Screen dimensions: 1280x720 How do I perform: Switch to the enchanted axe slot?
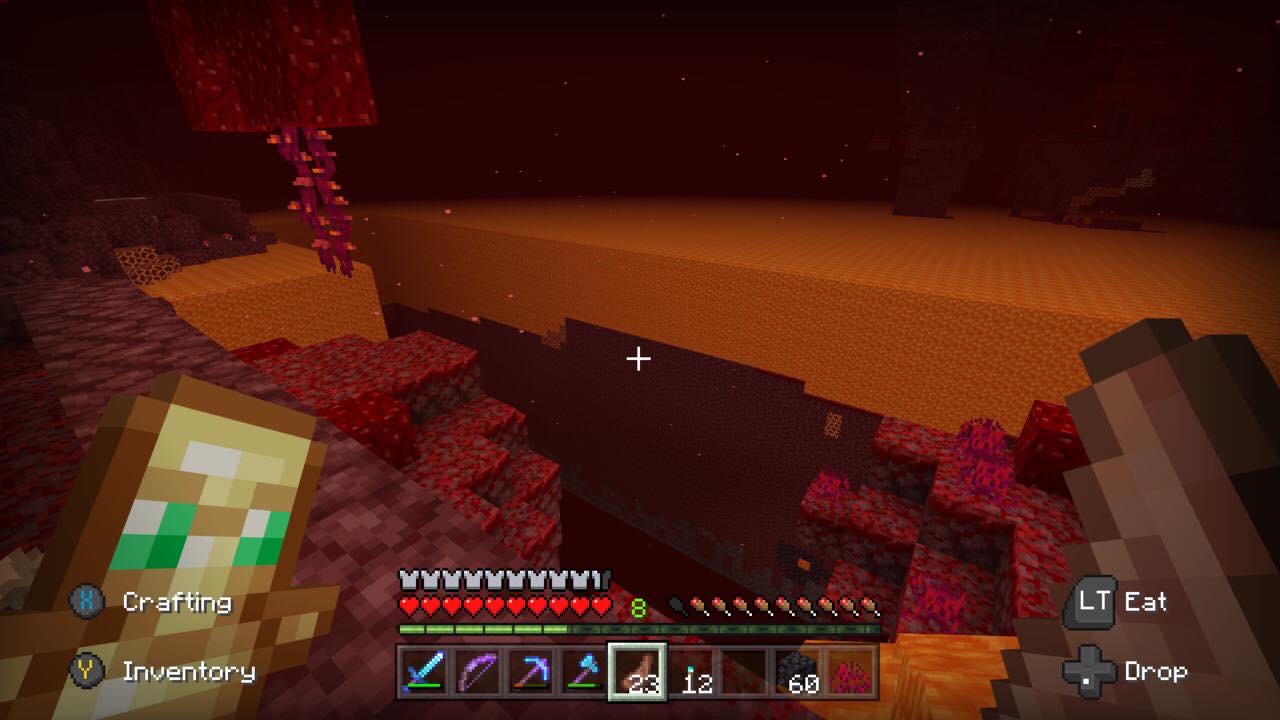click(x=582, y=670)
